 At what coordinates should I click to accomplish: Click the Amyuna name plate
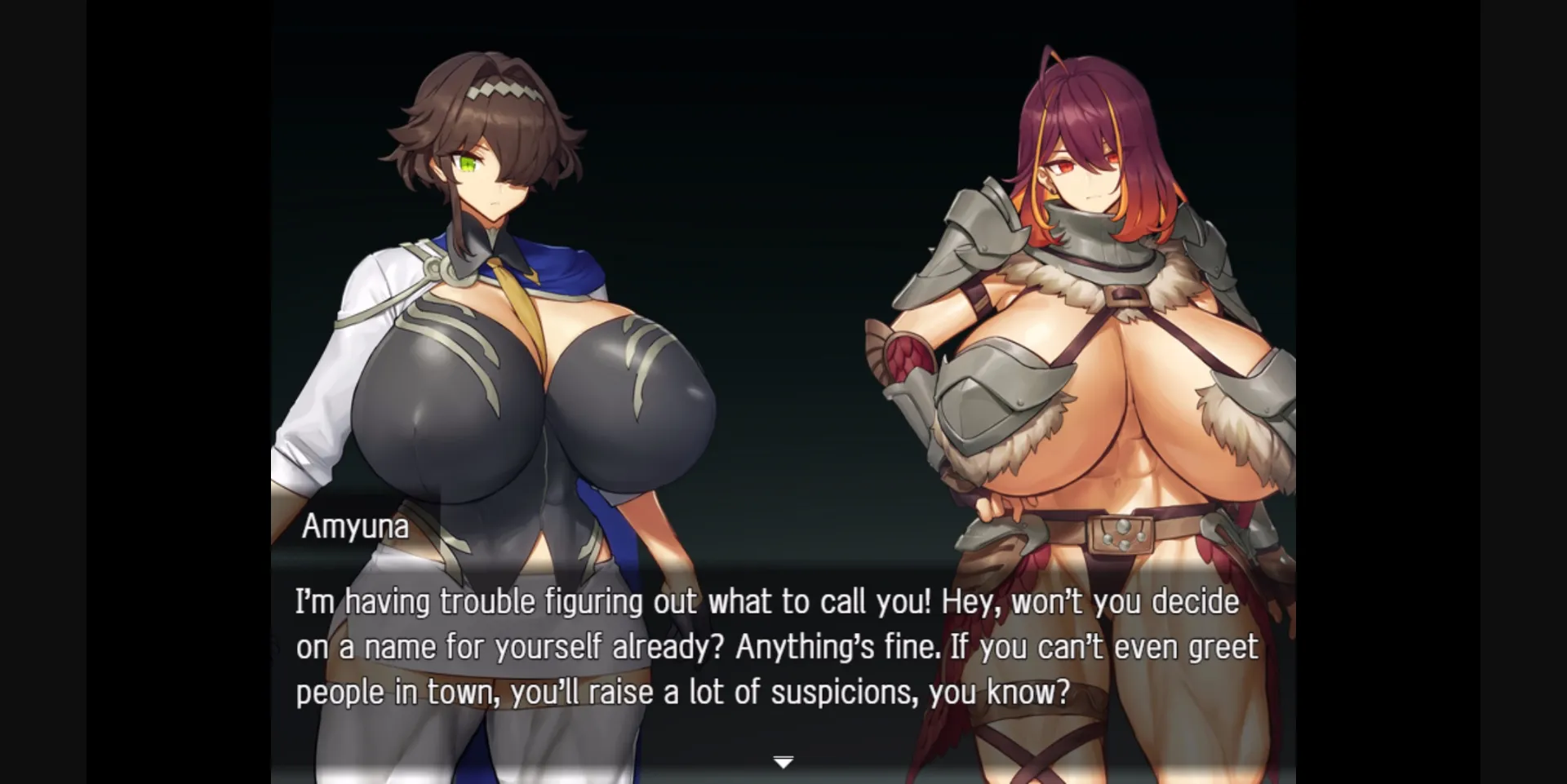point(356,526)
